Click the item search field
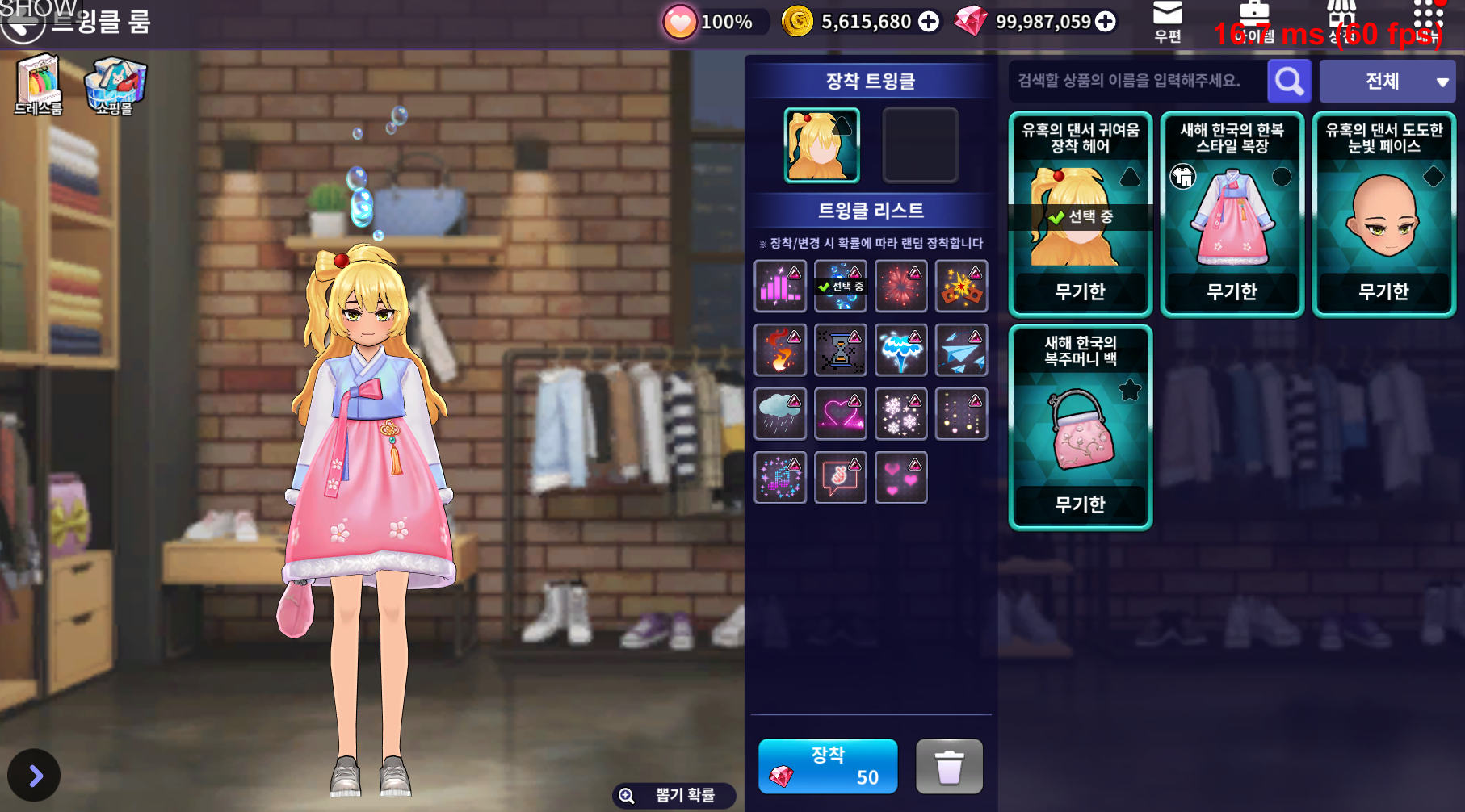The image size is (1465, 812). coord(1135,81)
